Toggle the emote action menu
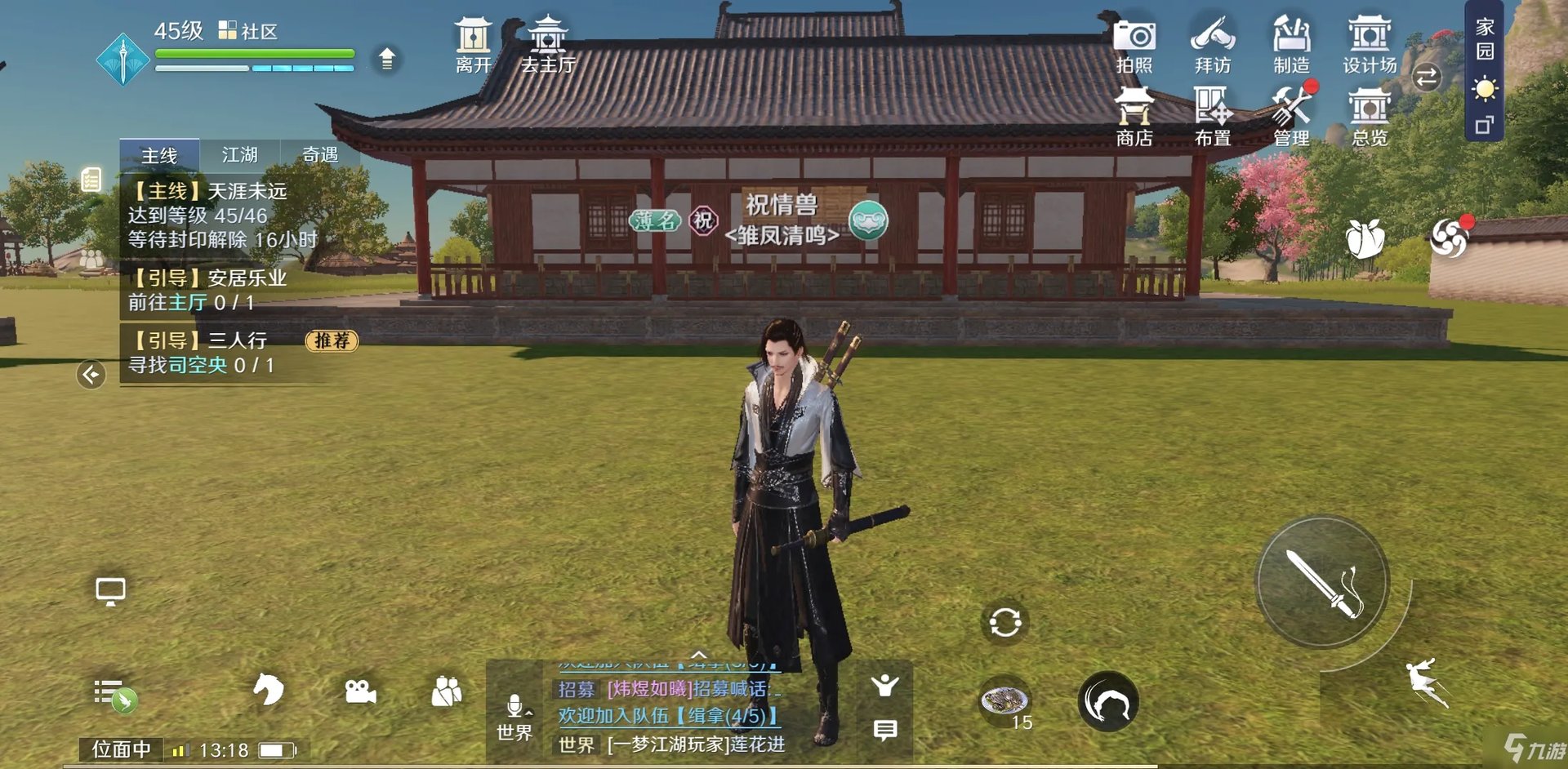Image resolution: width=1568 pixels, height=769 pixels. [884, 687]
